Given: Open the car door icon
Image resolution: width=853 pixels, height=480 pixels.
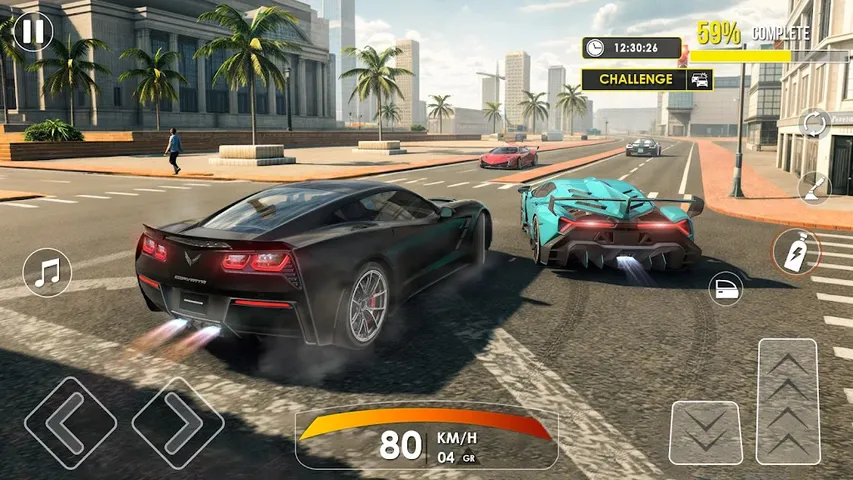Looking at the screenshot, I should (725, 289).
